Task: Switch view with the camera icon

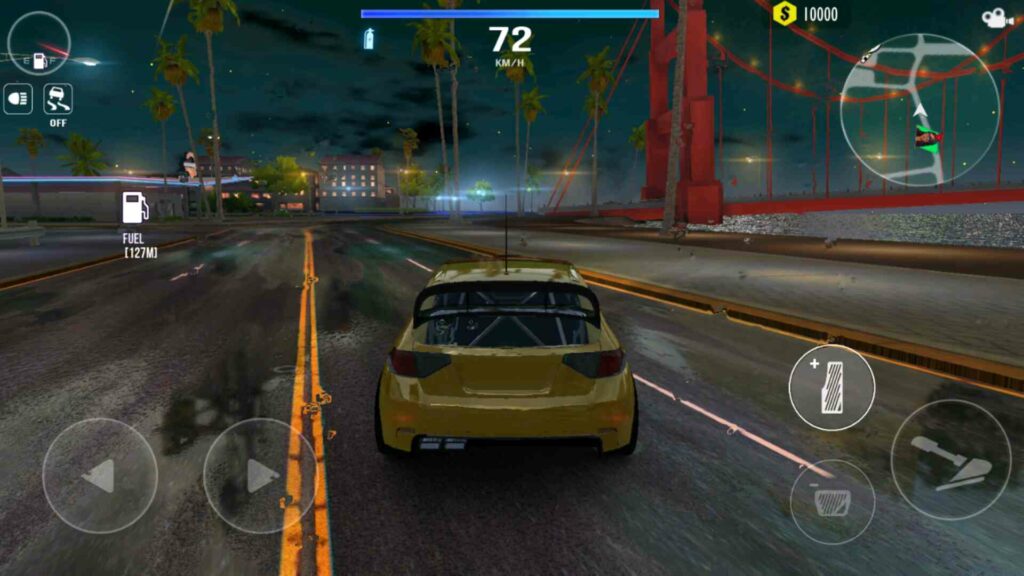Action: tap(995, 18)
